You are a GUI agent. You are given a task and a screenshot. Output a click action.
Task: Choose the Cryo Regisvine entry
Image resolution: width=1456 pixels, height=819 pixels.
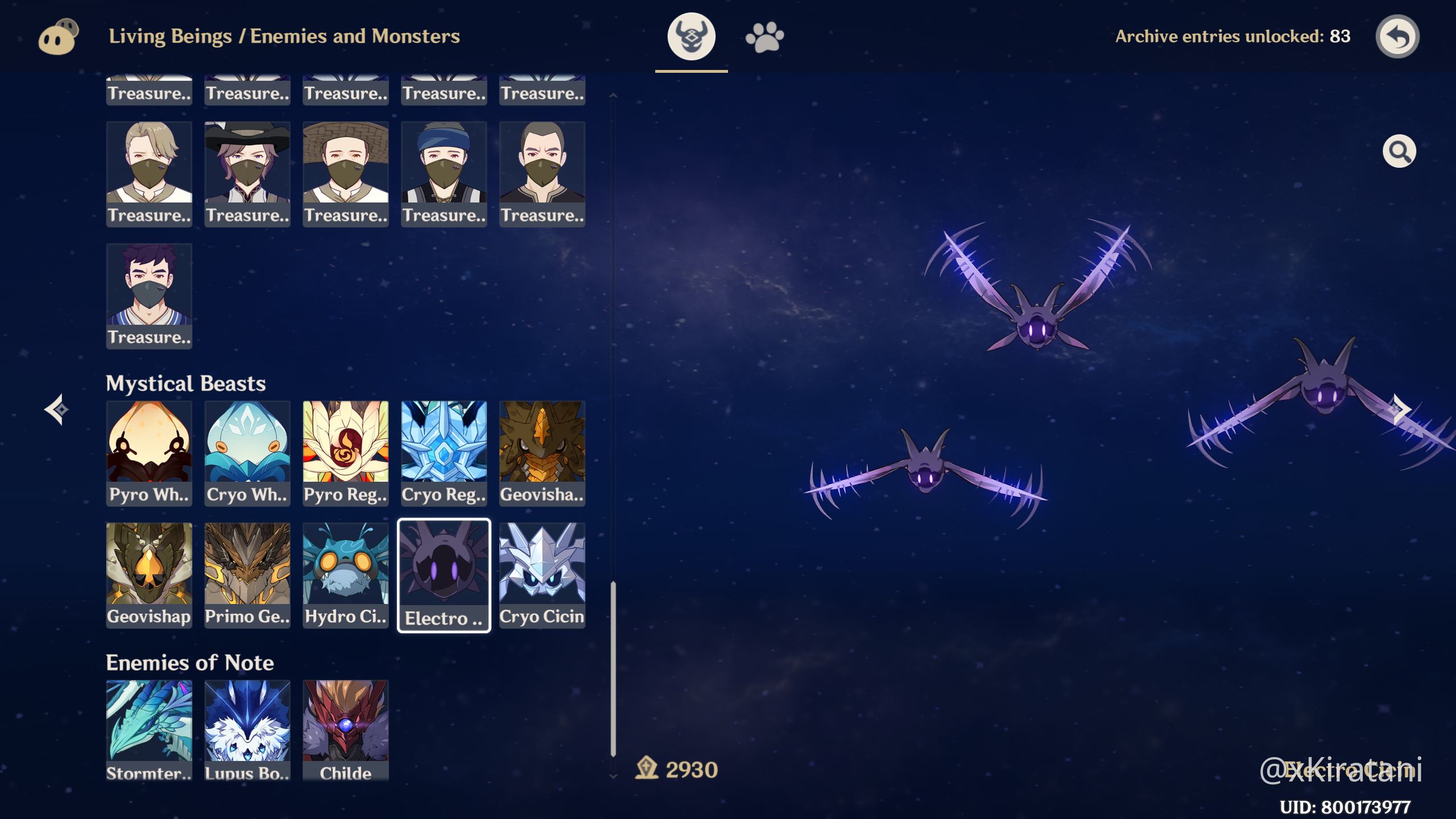(444, 453)
